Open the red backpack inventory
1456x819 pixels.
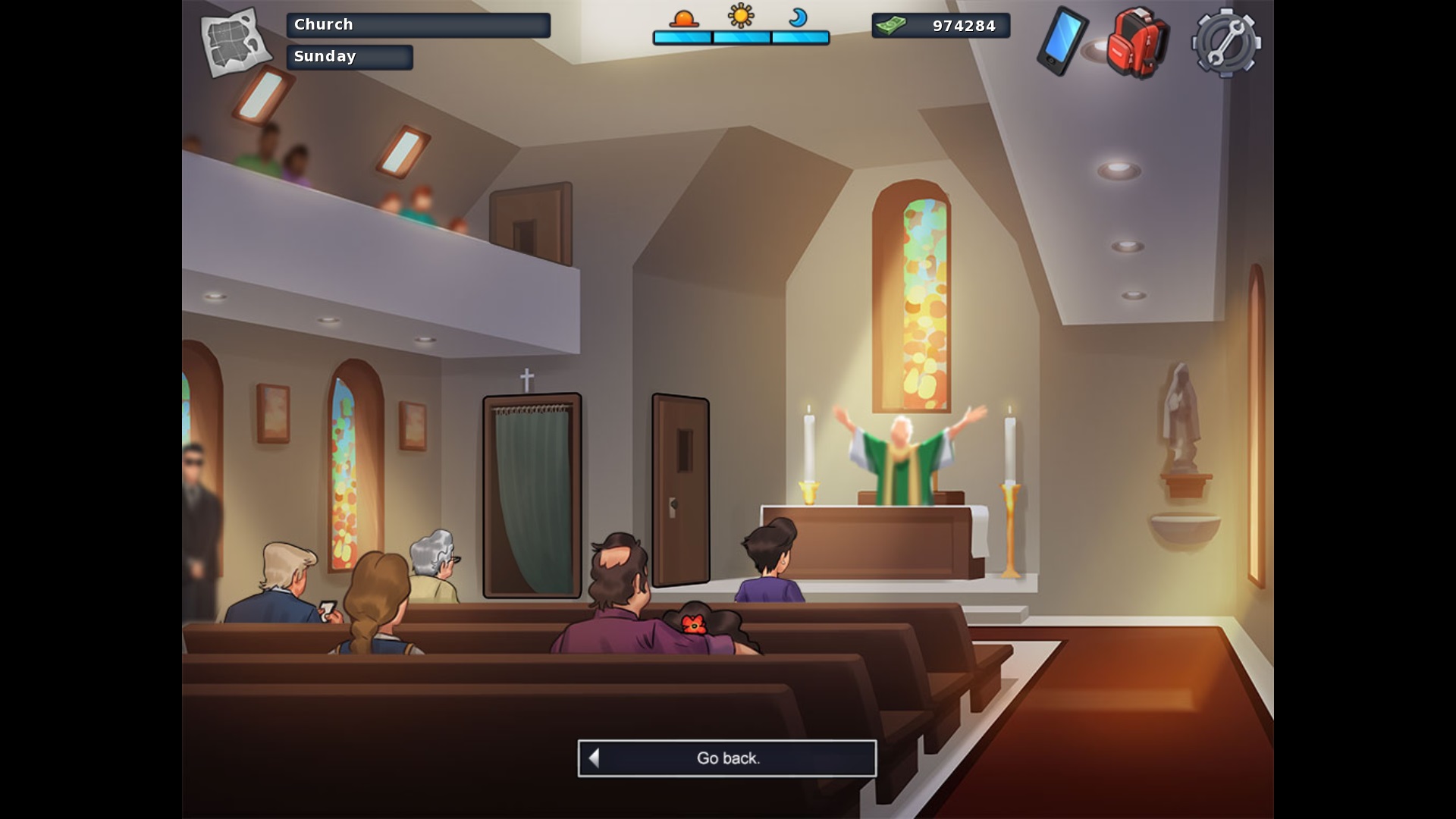pyautogui.click(x=1137, y=42)
